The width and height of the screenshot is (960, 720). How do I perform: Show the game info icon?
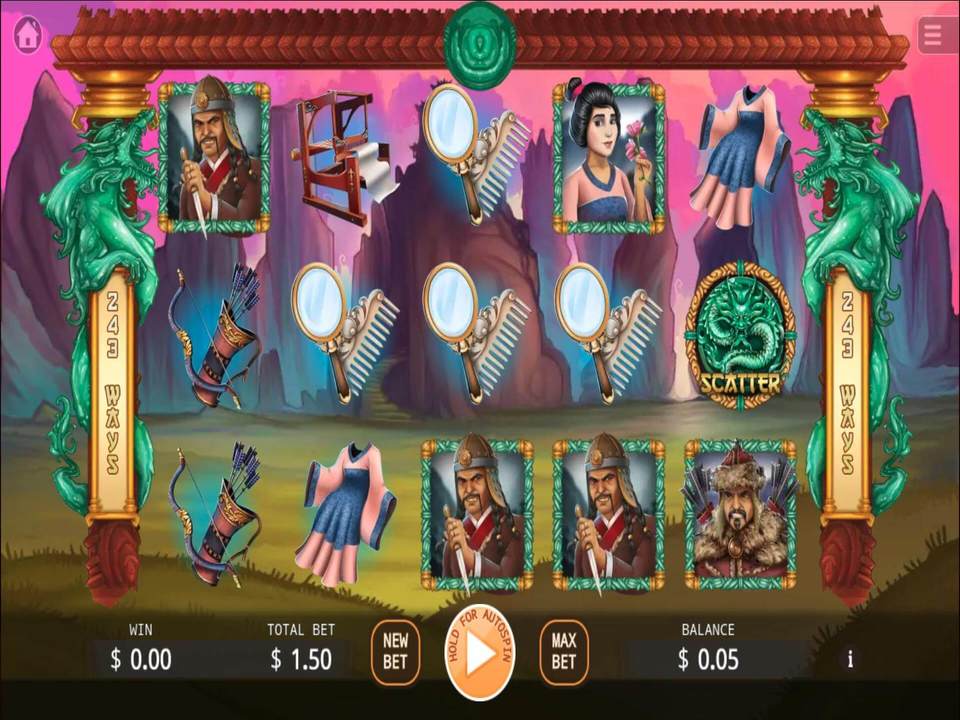(850, 659)
